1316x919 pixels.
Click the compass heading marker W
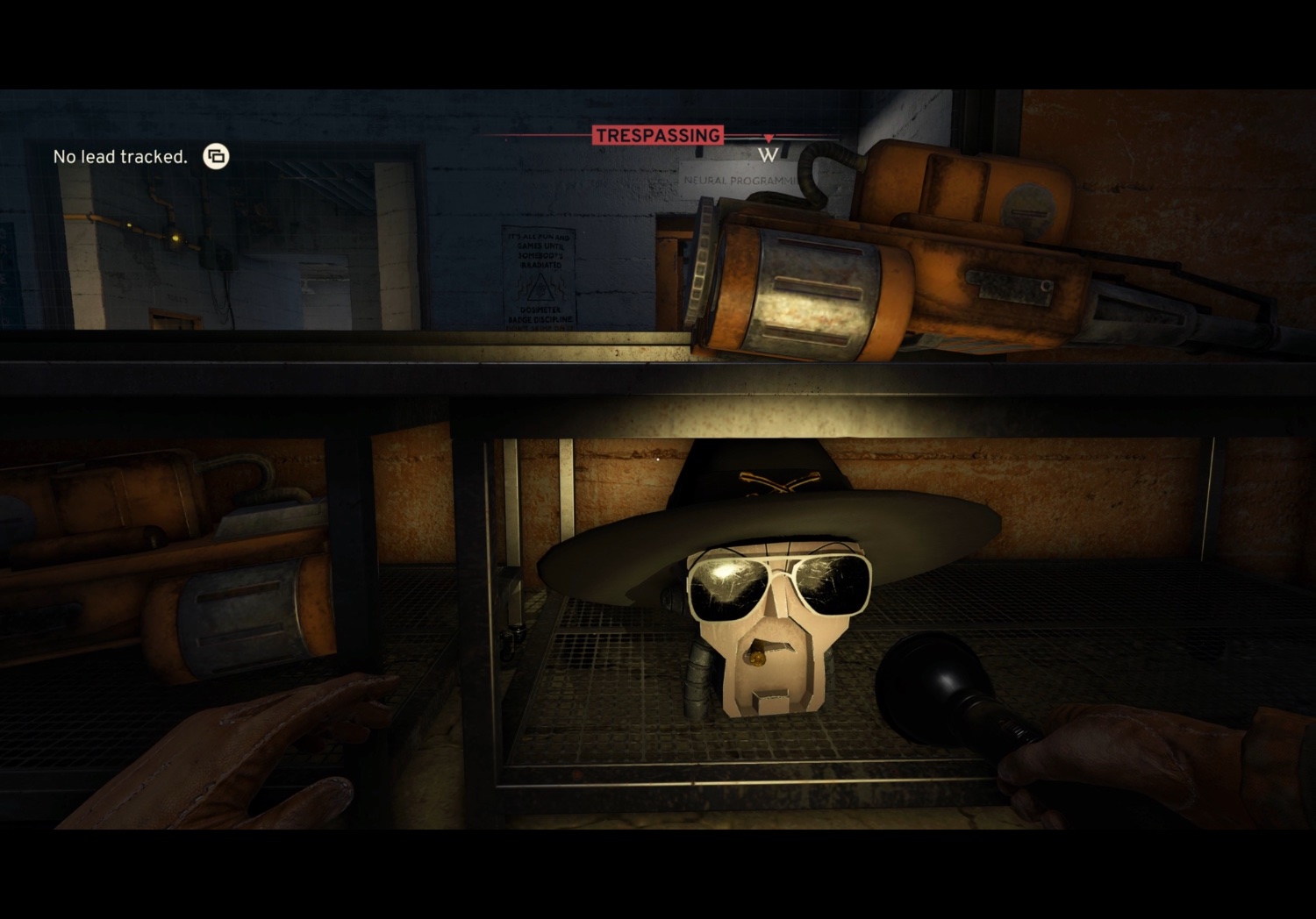(769, 155)
